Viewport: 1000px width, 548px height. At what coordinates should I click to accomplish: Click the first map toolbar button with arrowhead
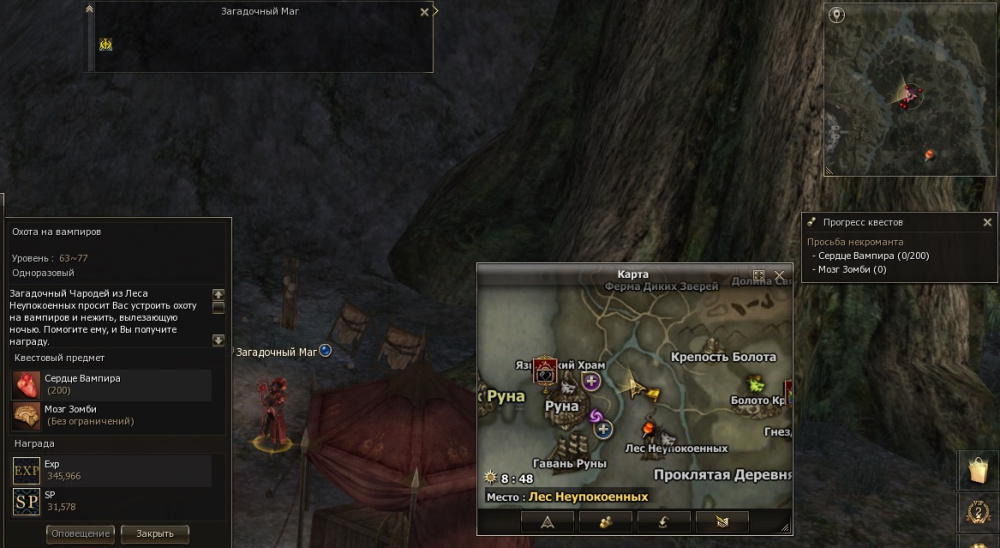coord(547,521)
